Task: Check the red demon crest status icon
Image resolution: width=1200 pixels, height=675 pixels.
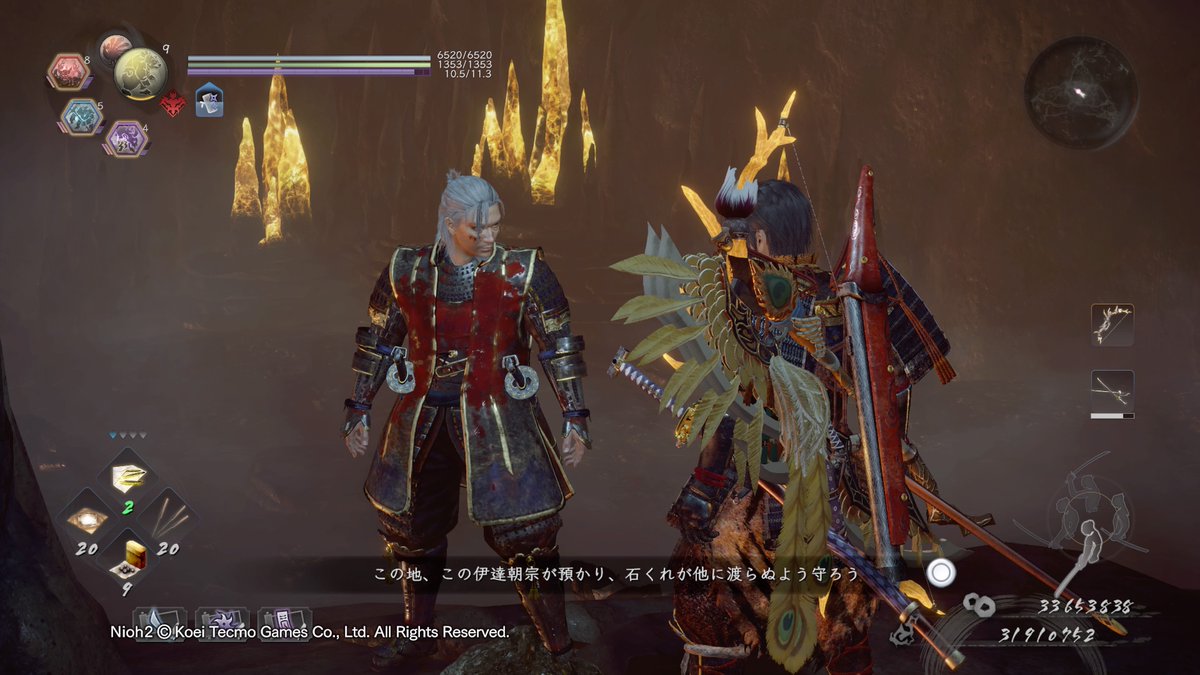Action: coord(173,103)
